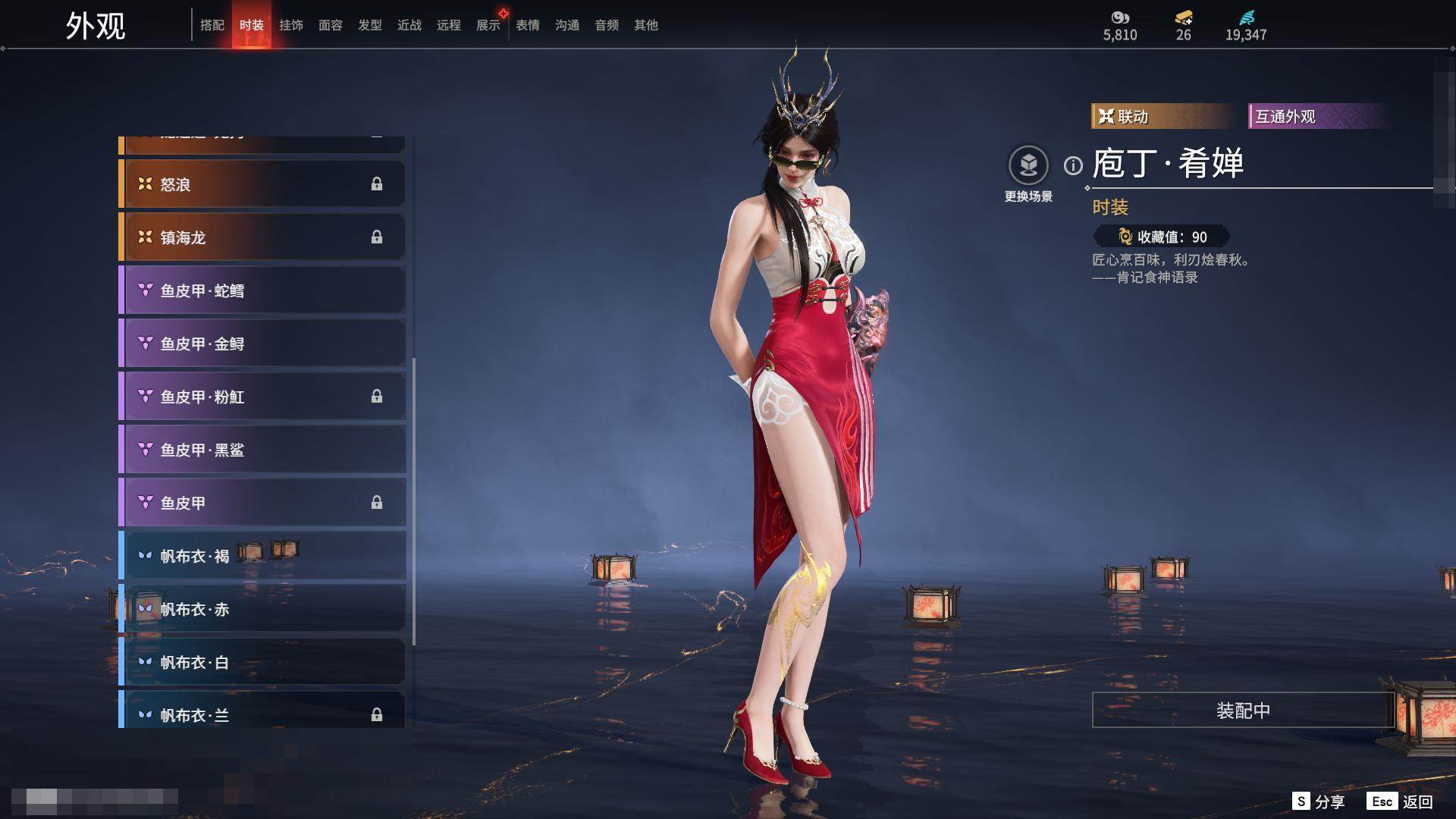Viewport: 1456px width, 819px height.
Task: Go to the 展示 tab
Action: click(x=488, y=25)
